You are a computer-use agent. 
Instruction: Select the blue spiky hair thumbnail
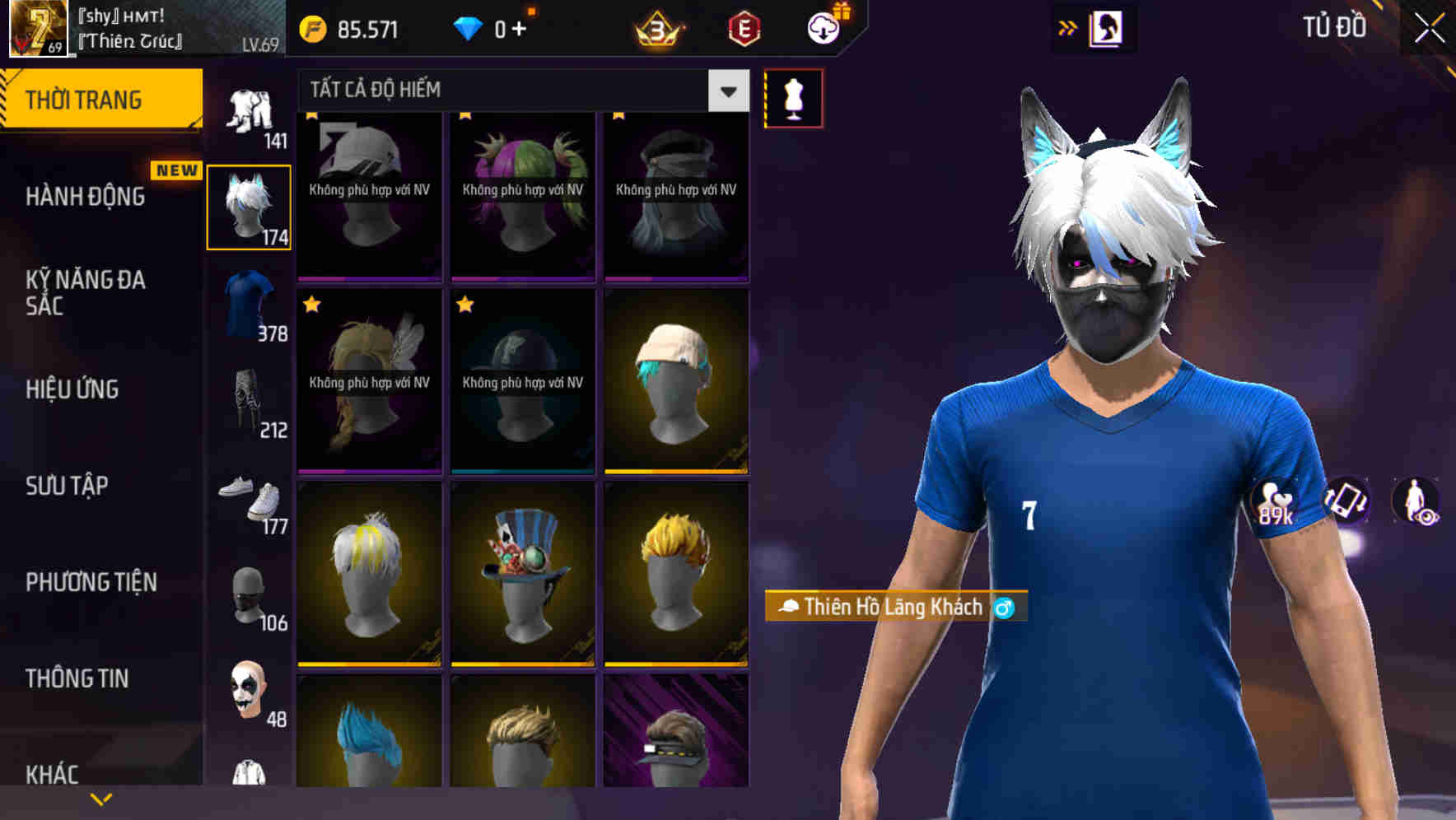tap(368, 733)
